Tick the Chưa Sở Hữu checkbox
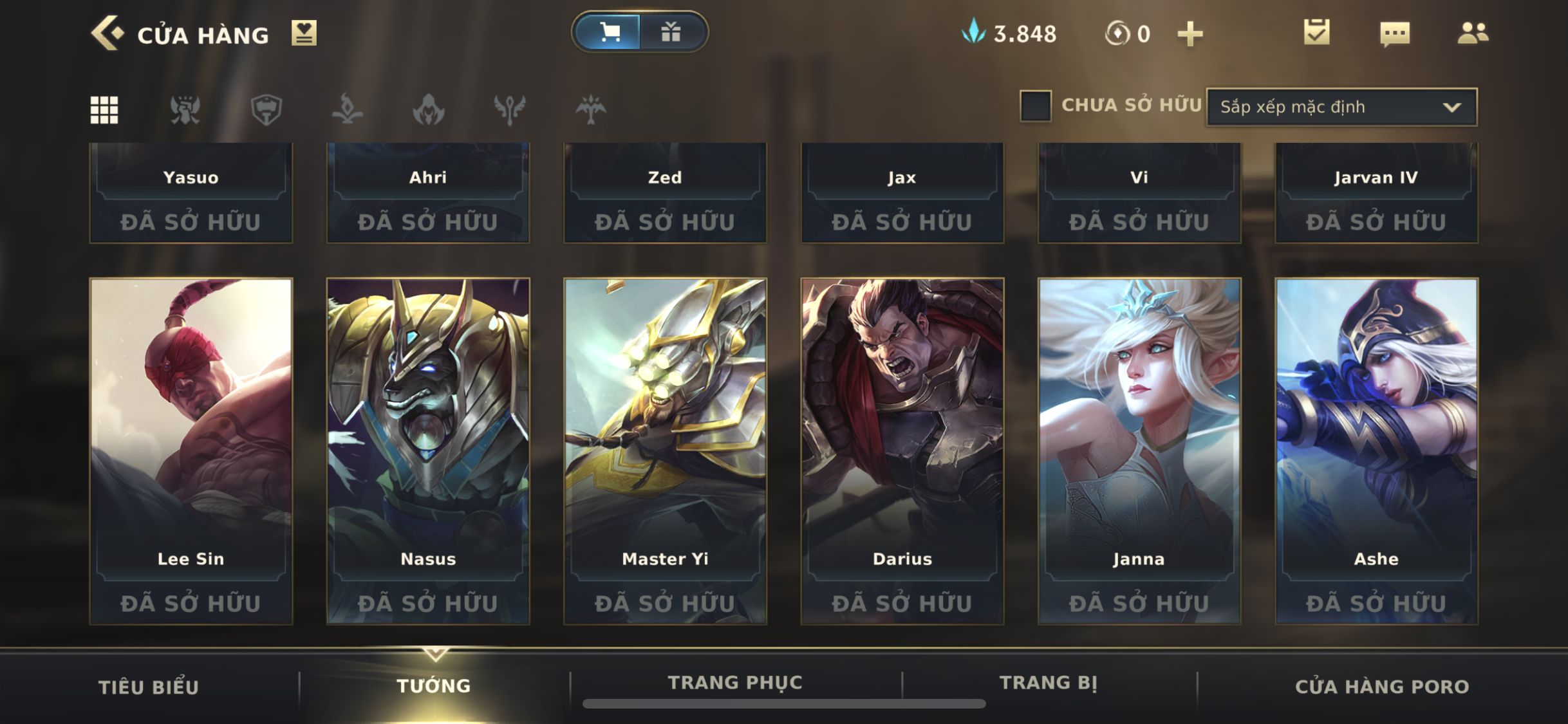This screenshot has width=1568, height=724. tap(1036, 106)
